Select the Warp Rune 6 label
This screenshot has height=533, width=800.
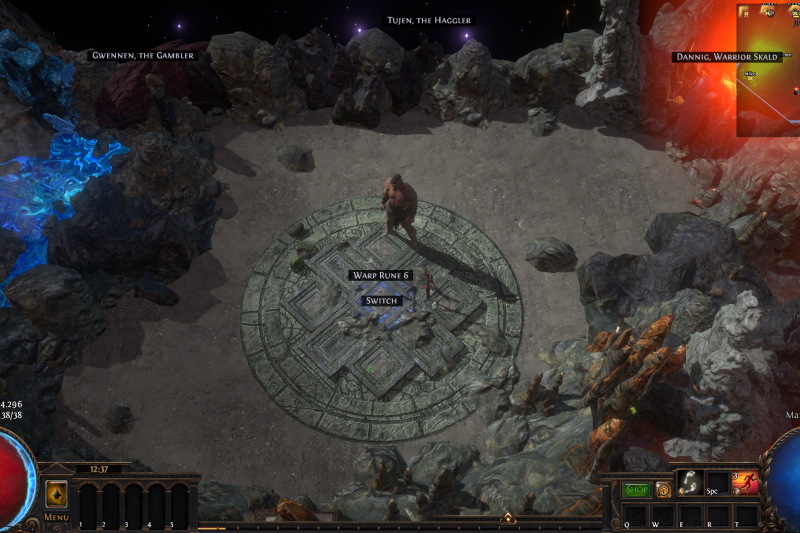380,275
